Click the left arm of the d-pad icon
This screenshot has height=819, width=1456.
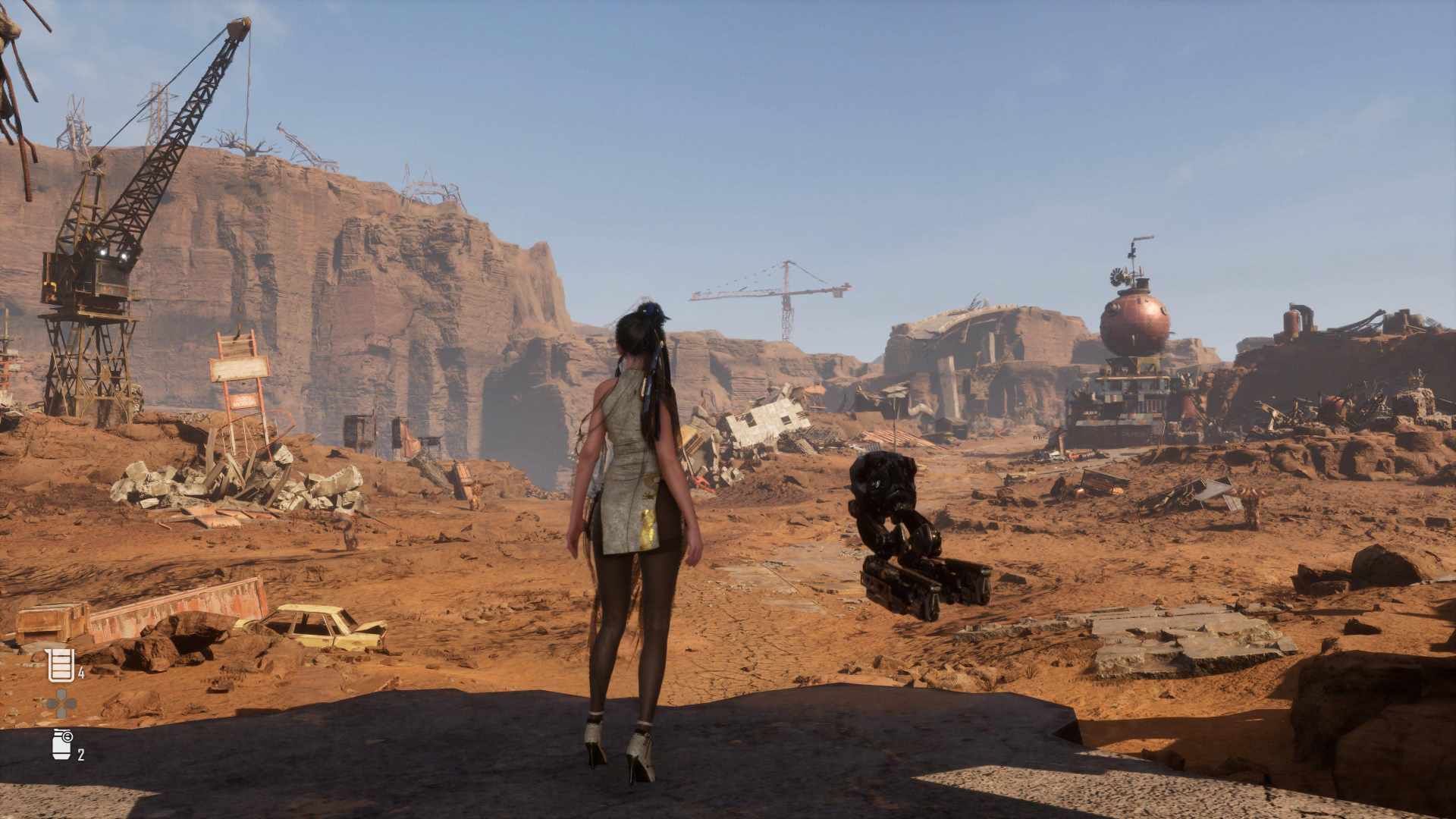pos(51,702)
